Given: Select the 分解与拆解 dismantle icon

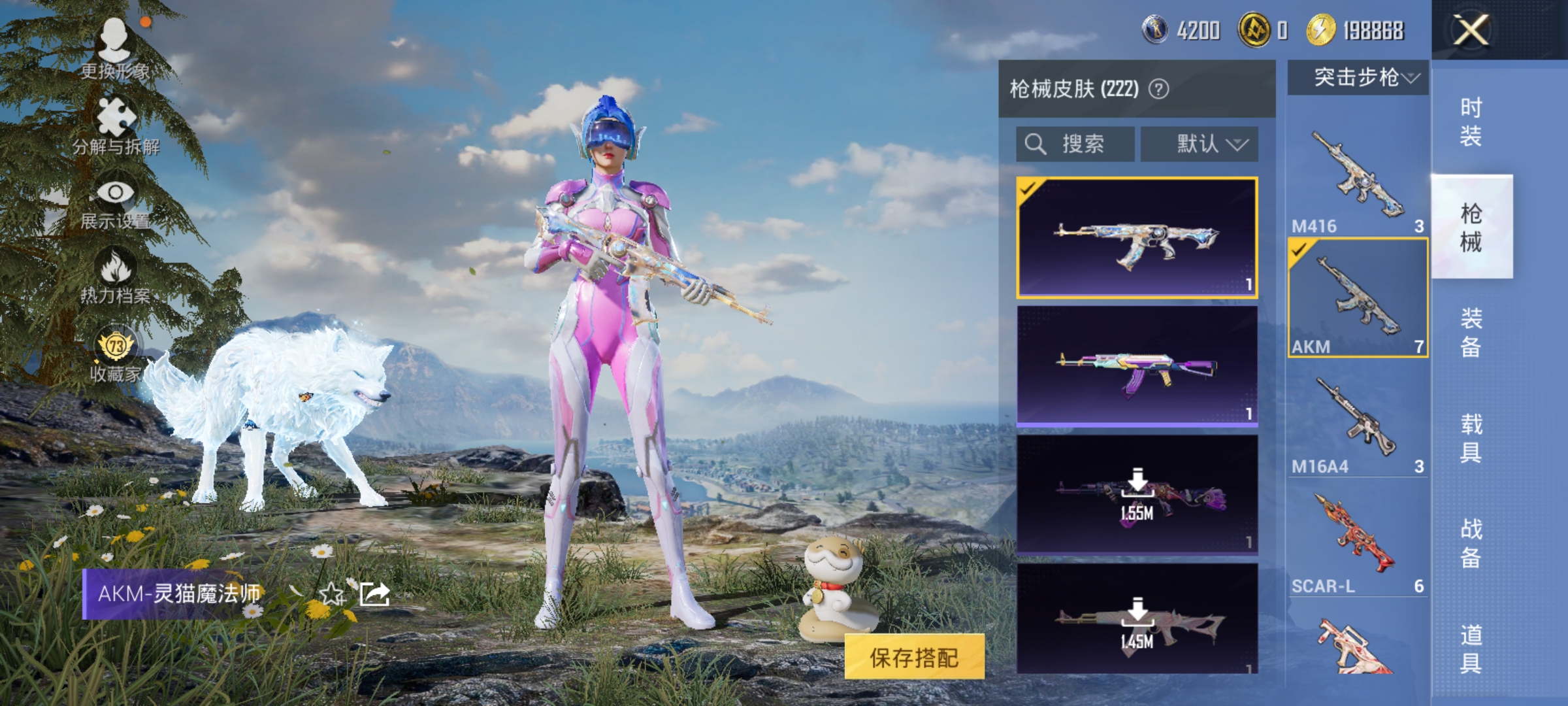Looking at the screenshot, I should [x=116, y=116].
